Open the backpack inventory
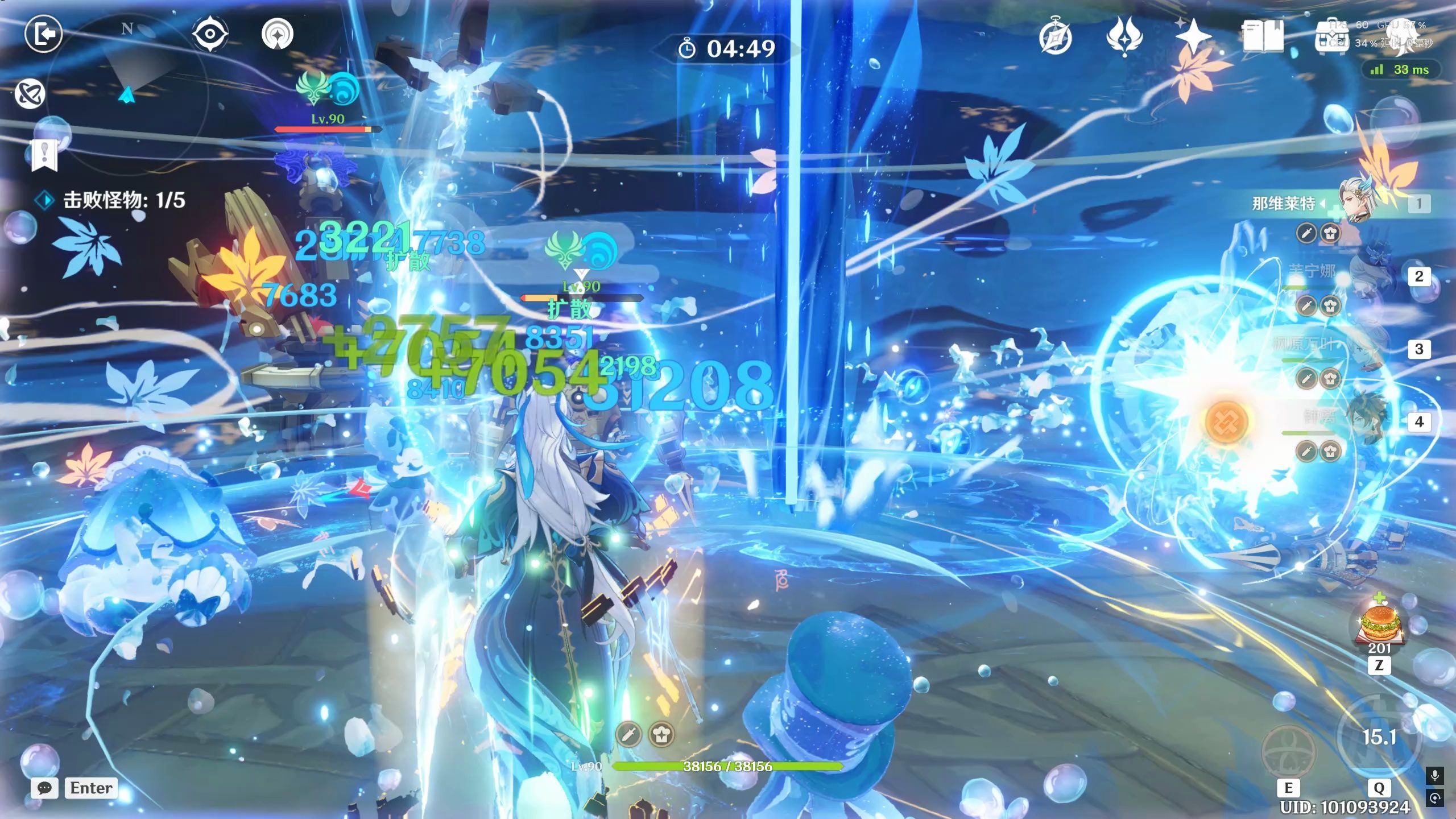 pyautogui.click(x=1332, y=38)
